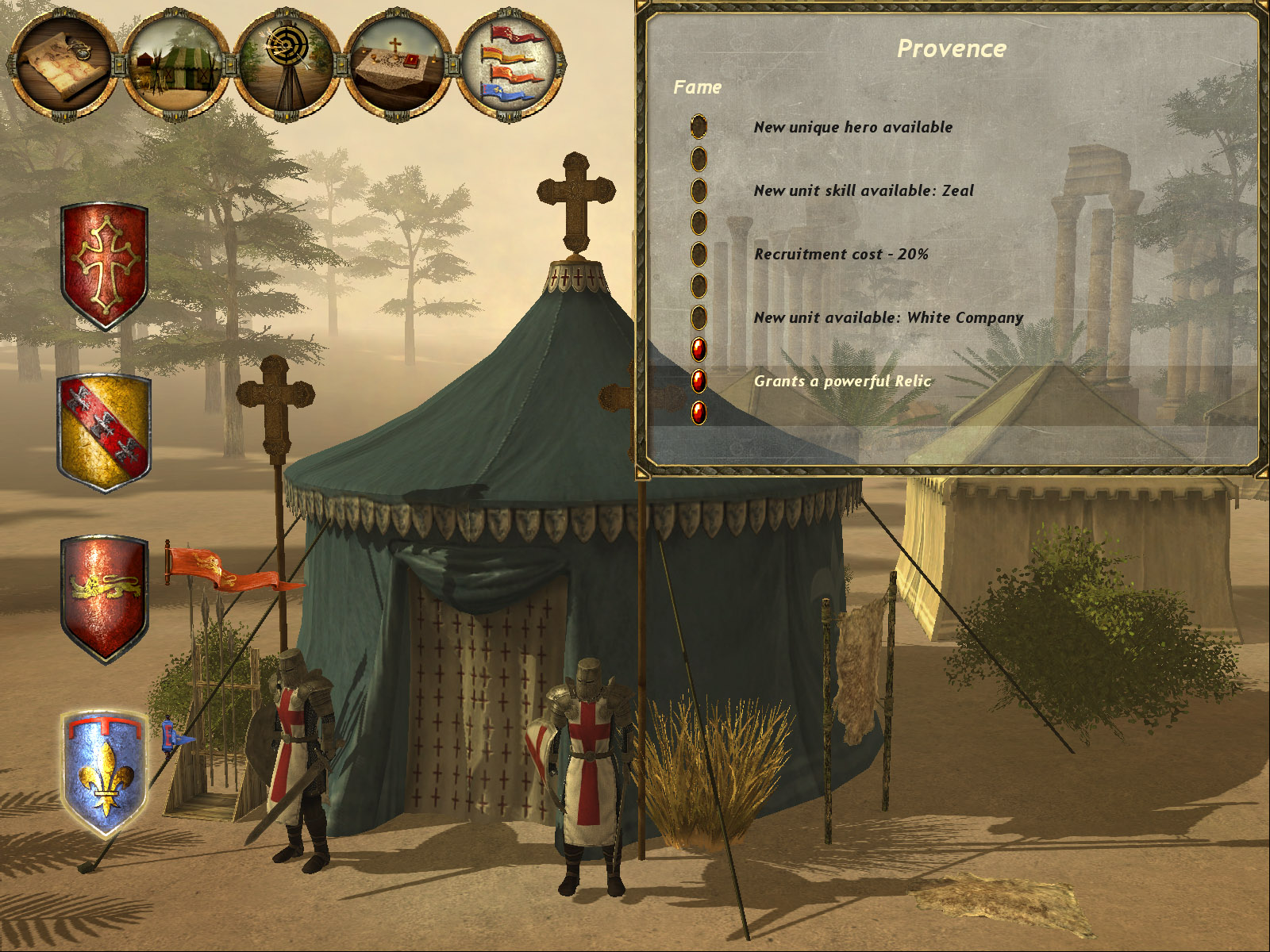The width and height of the screenshot is (1270, 952).
Task: Click the bottom glowing fame gem
Action: pyautogui.click(x=699, y=413)
